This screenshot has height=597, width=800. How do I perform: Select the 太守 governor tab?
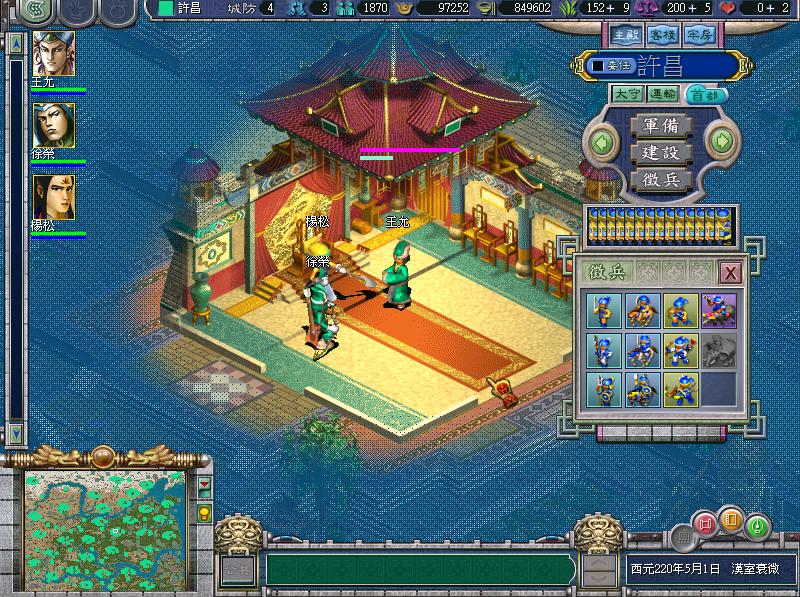click(x=628, y=95)
